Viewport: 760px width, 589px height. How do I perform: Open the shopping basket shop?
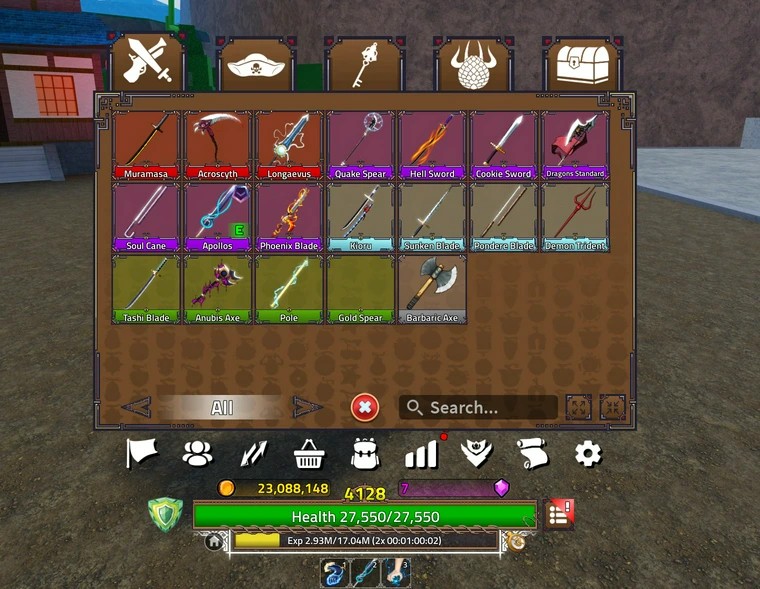tap(309, 454)
